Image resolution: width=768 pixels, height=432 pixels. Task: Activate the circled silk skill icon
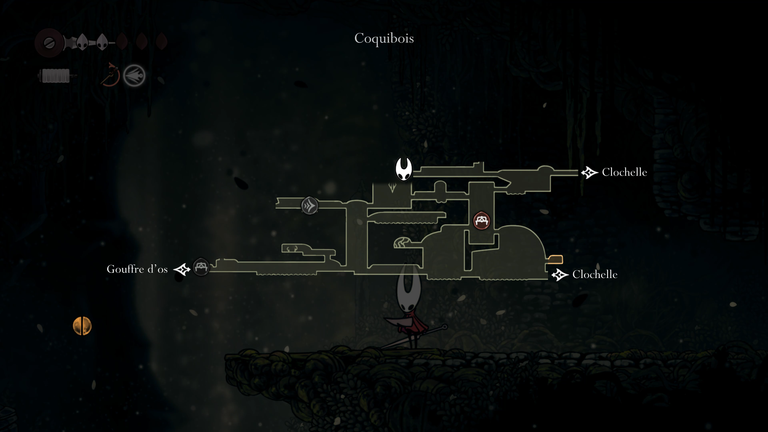click(x=134, y=75)
